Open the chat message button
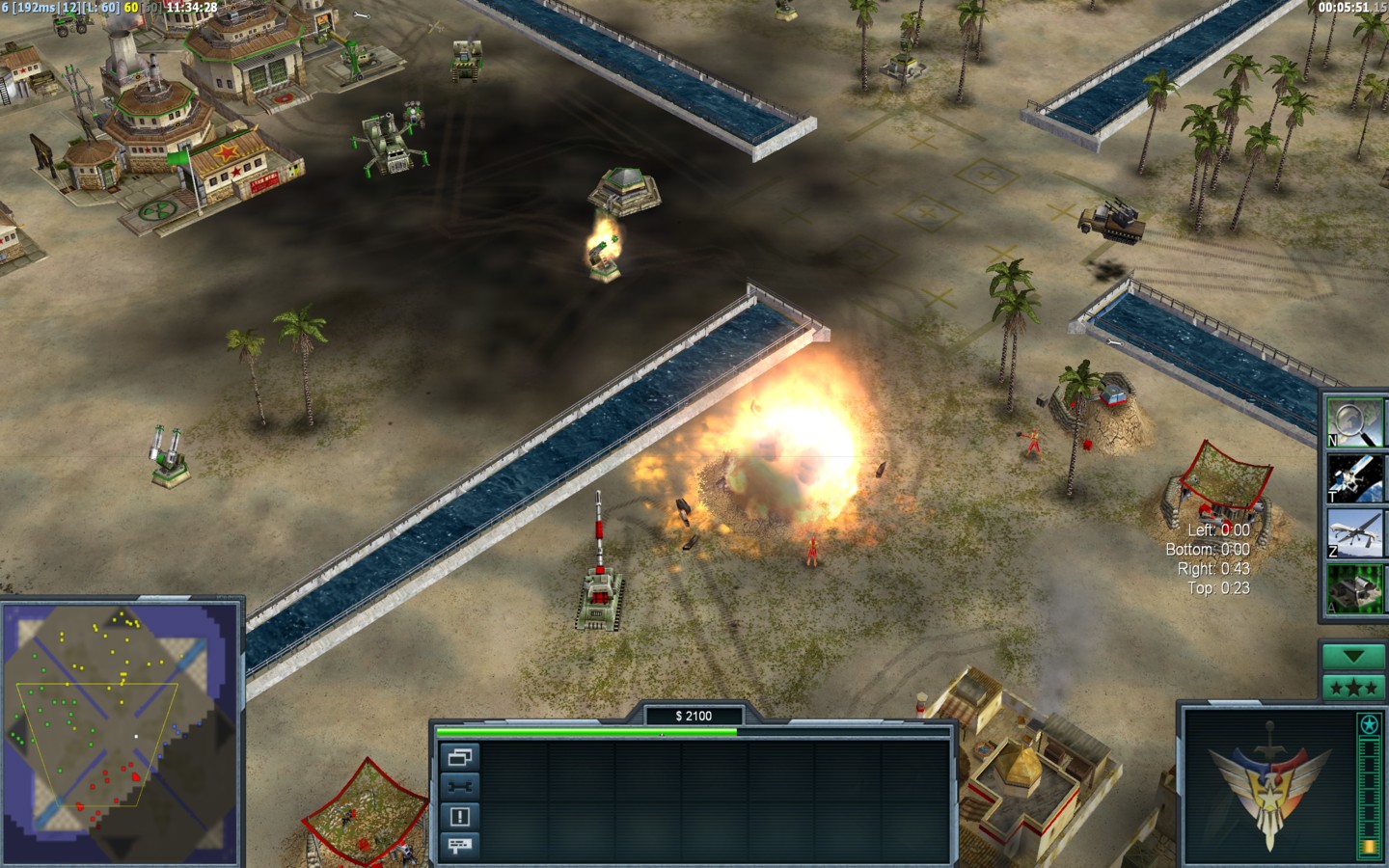Screen dimensions: 1389x868 (x=459, y=846)
